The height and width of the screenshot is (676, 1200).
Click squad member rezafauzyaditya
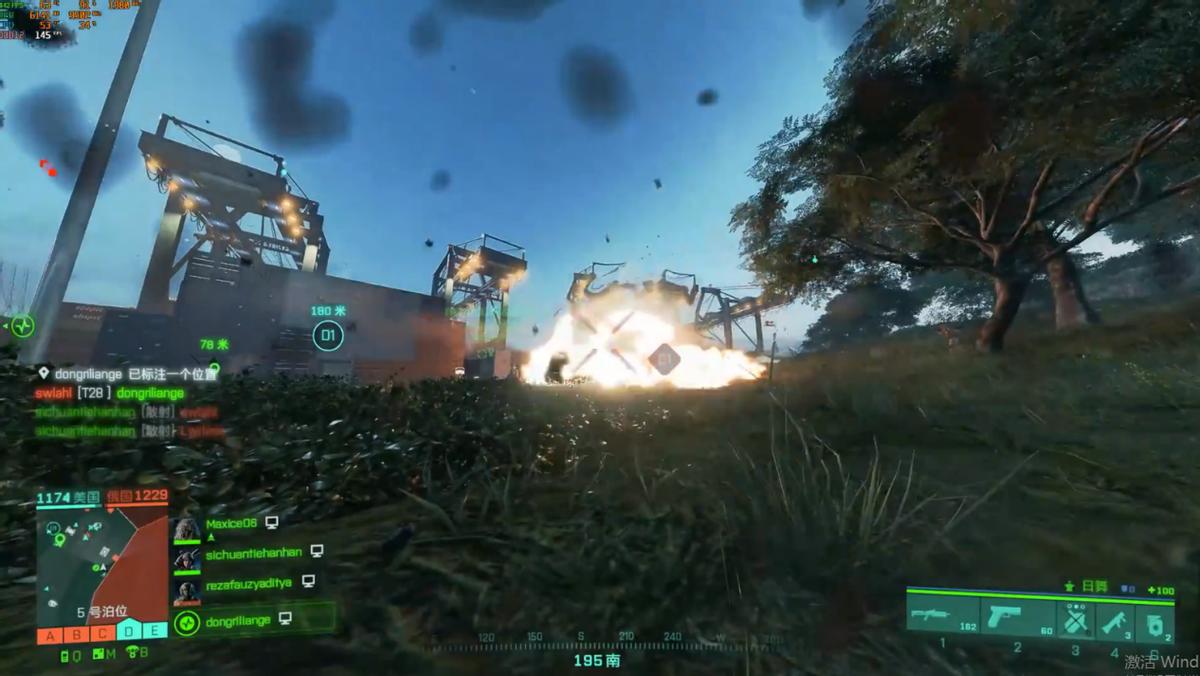click(248, 582)
